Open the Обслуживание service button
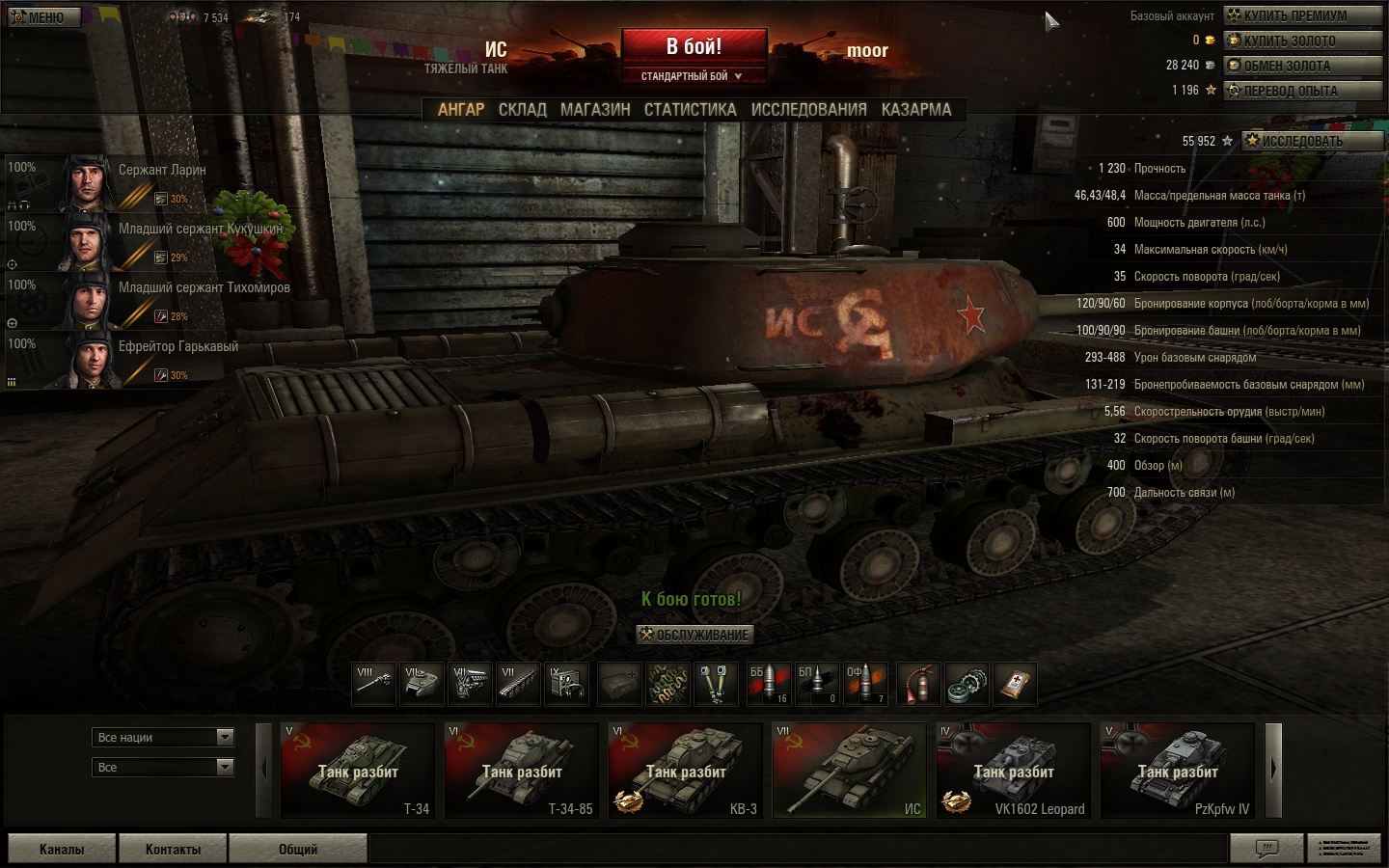 coord(694,635)
